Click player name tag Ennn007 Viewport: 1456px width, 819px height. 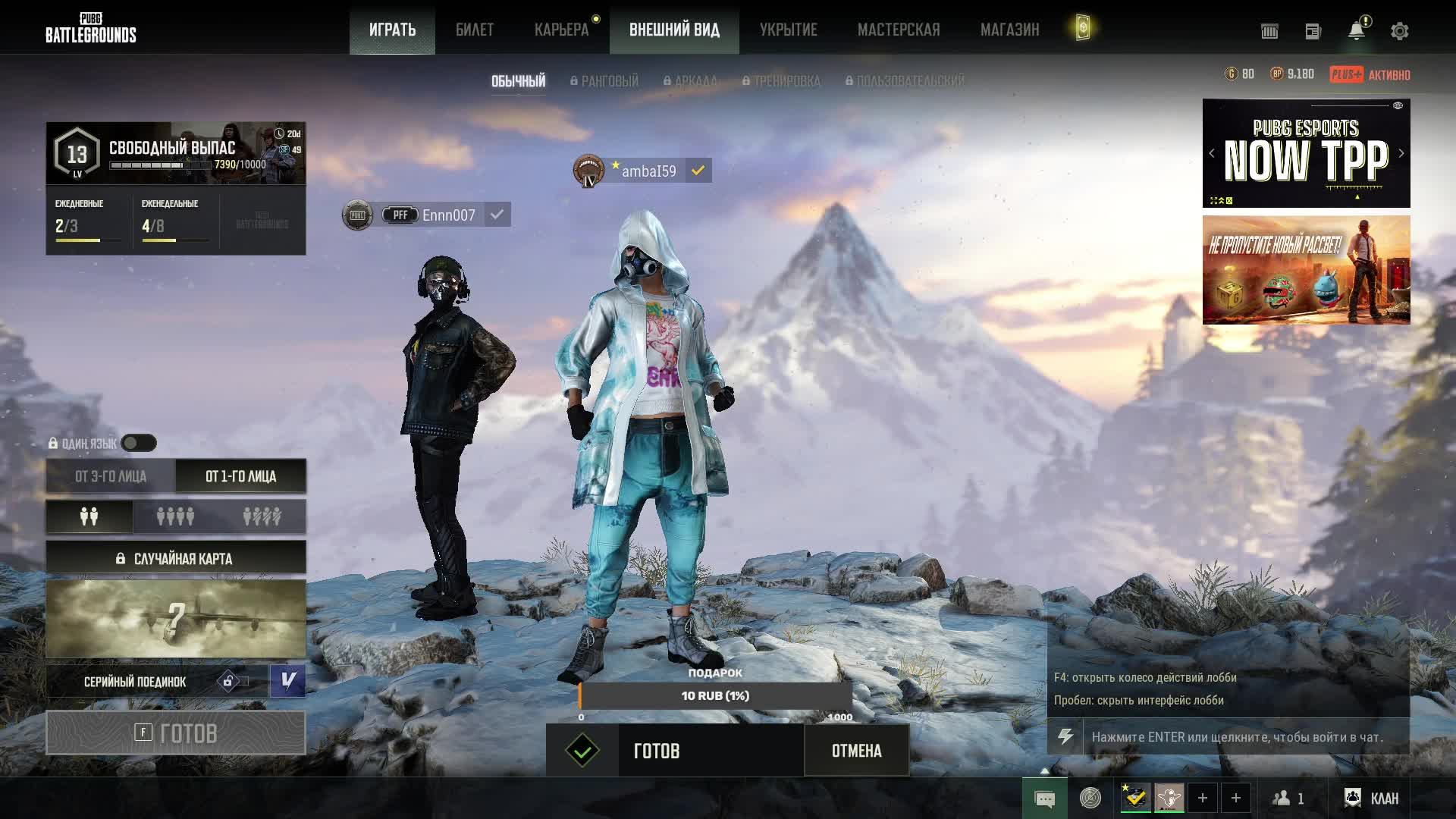click(447, 215)
